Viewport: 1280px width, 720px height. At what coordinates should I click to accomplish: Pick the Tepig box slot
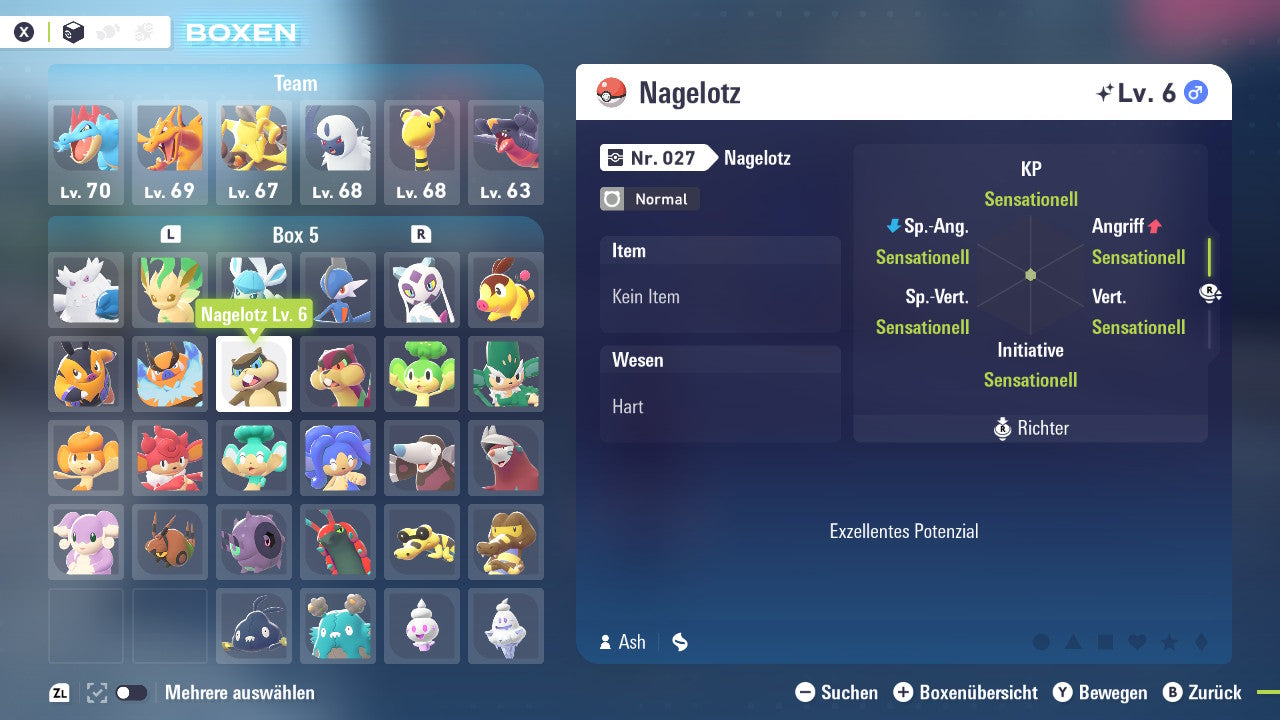506,290
